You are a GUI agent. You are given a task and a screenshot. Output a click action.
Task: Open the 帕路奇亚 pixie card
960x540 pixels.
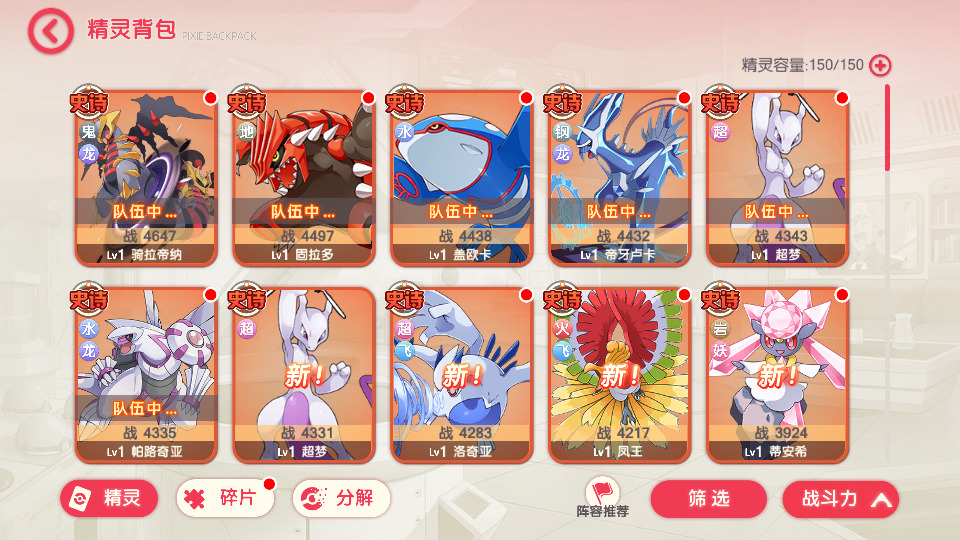tap(146, 375)
